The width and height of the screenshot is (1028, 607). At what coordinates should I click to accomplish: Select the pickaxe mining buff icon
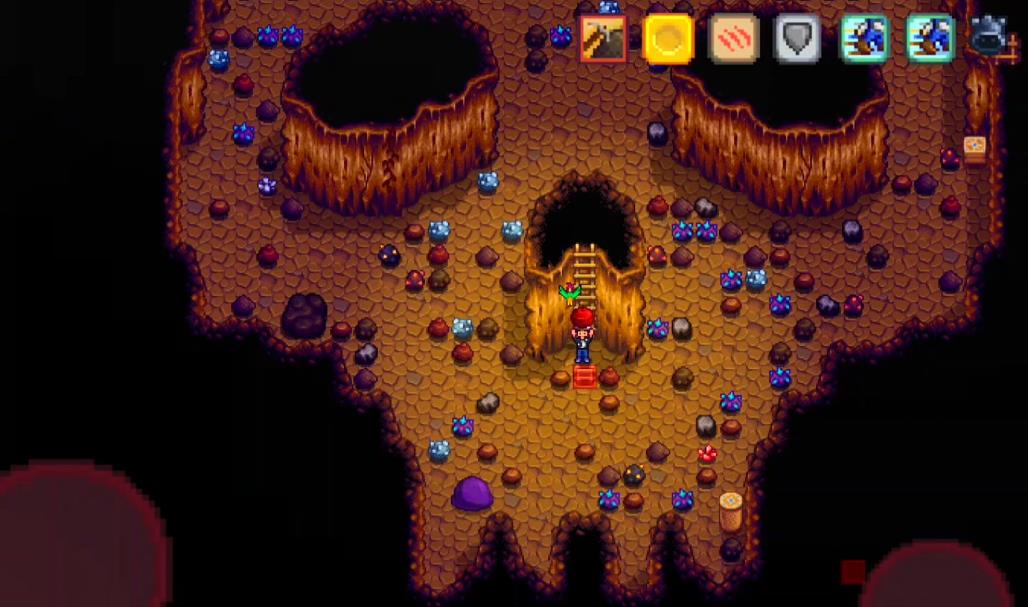pyautogui.click(x=603, y=39)
